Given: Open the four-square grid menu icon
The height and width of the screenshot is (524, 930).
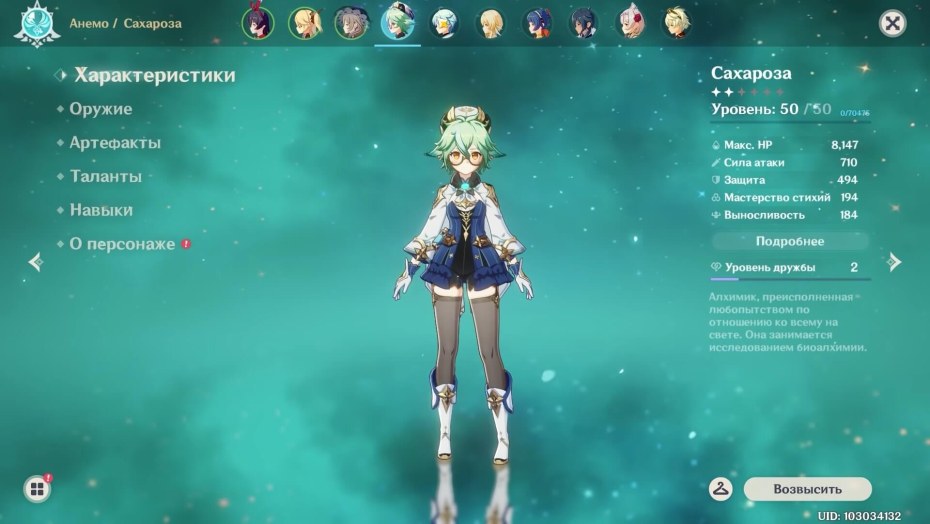Looking at the screenshot, I should (x=37, y=489).
